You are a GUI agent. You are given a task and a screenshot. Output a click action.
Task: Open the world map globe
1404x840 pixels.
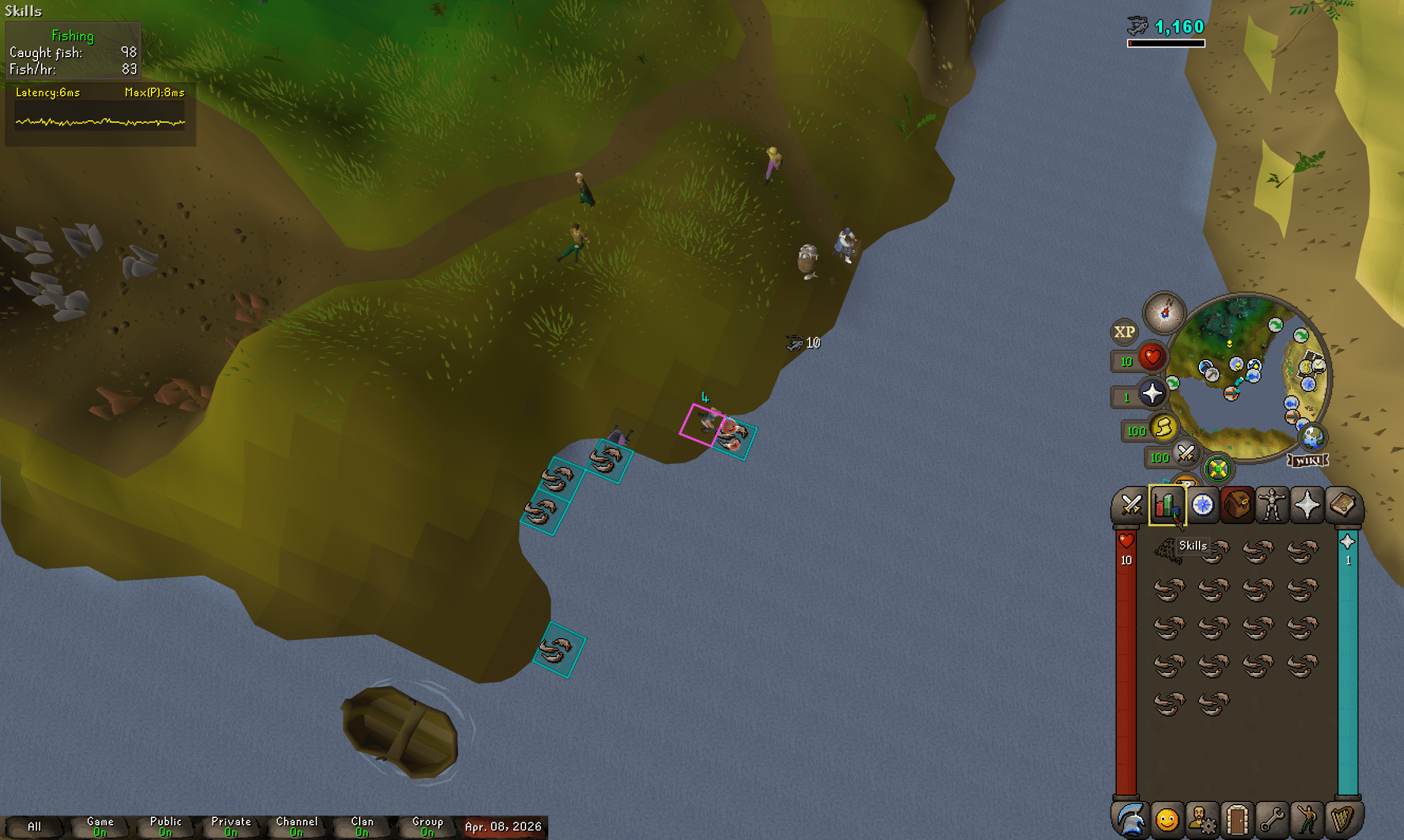click(1313, 437)
